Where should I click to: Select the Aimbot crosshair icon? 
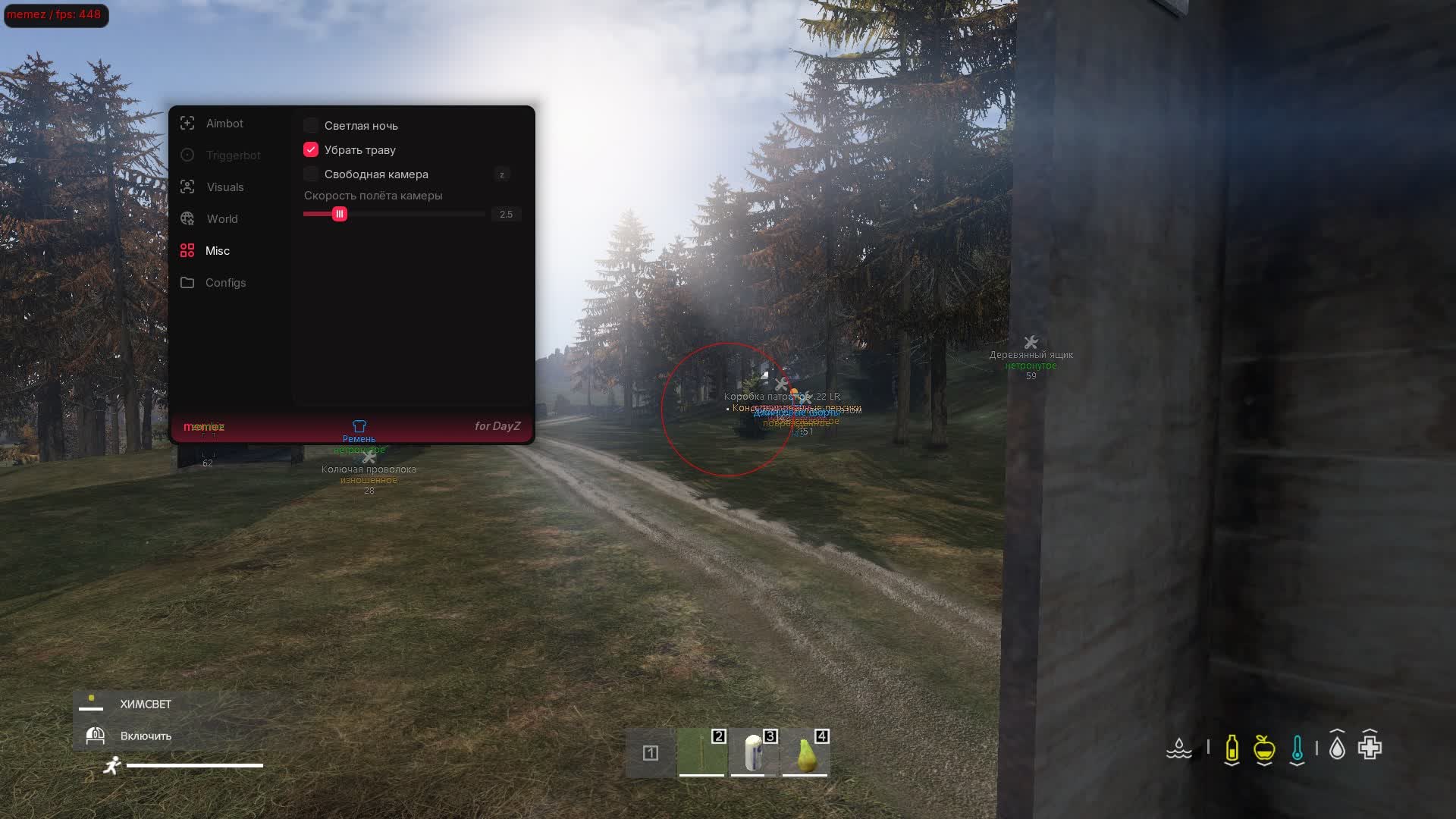click(x=187, y=123)
